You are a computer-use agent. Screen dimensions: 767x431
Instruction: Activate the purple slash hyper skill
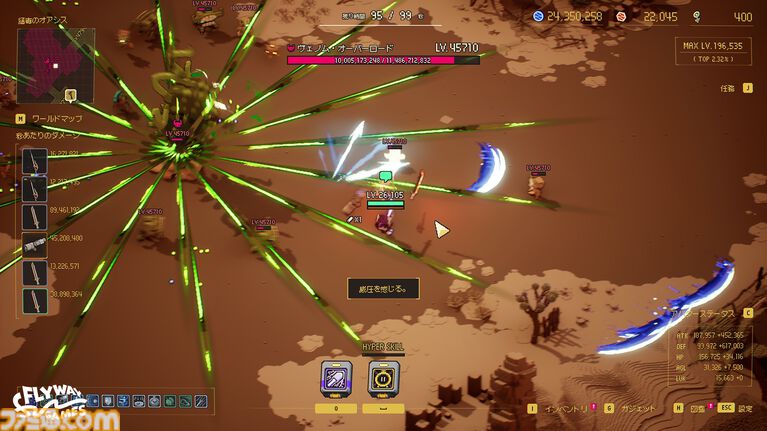pyautogui.click(x=336, y=380)
